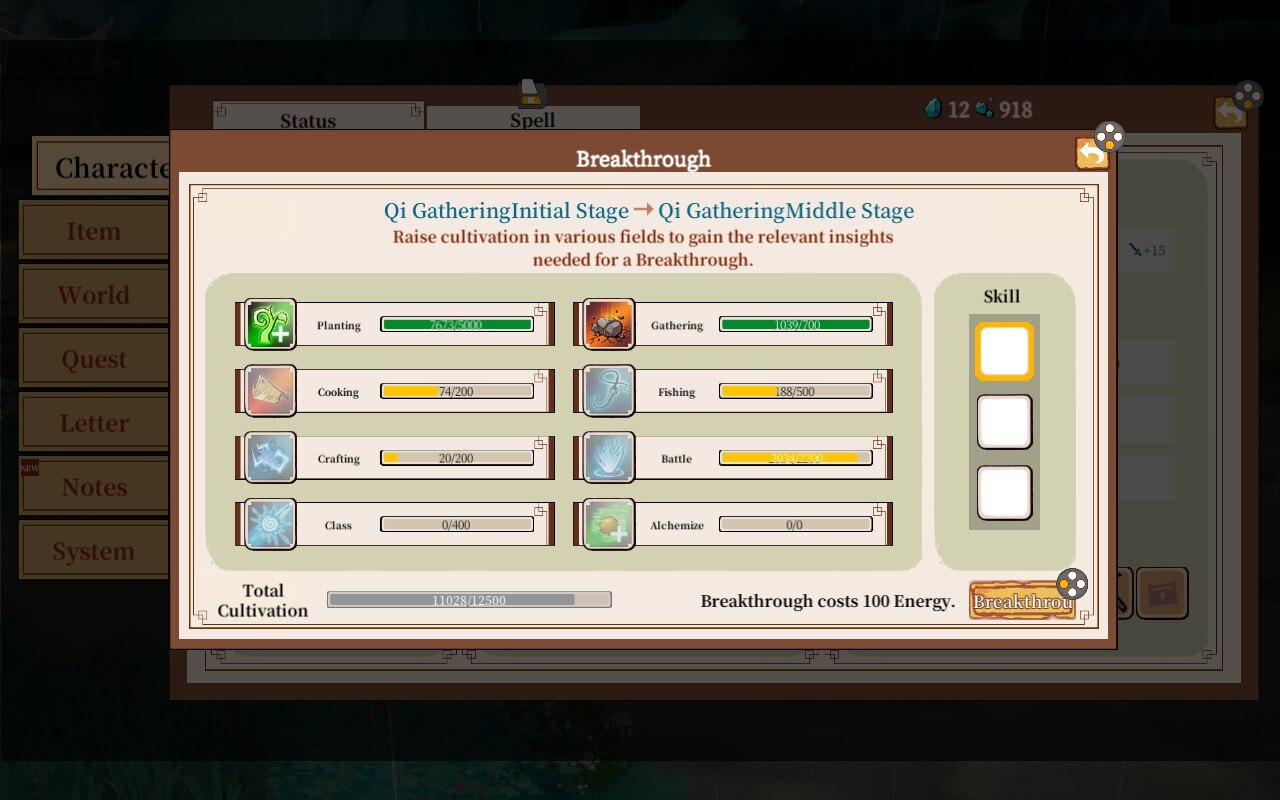The image size is (1280, 800).
Task: Switch to the Spell tab
Action: (x=533, y=120)
